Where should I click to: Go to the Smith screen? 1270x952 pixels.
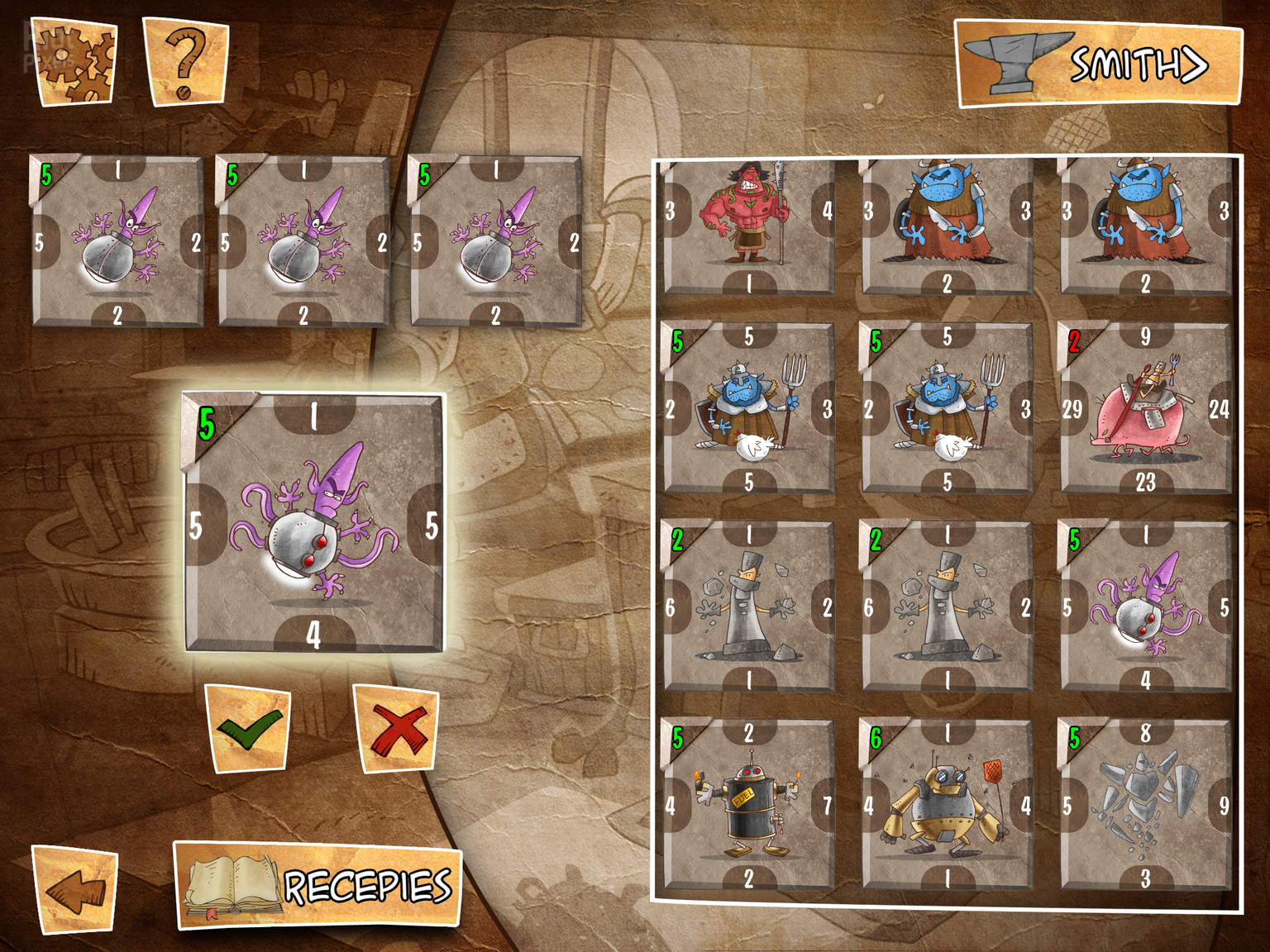coord(1099,64)
